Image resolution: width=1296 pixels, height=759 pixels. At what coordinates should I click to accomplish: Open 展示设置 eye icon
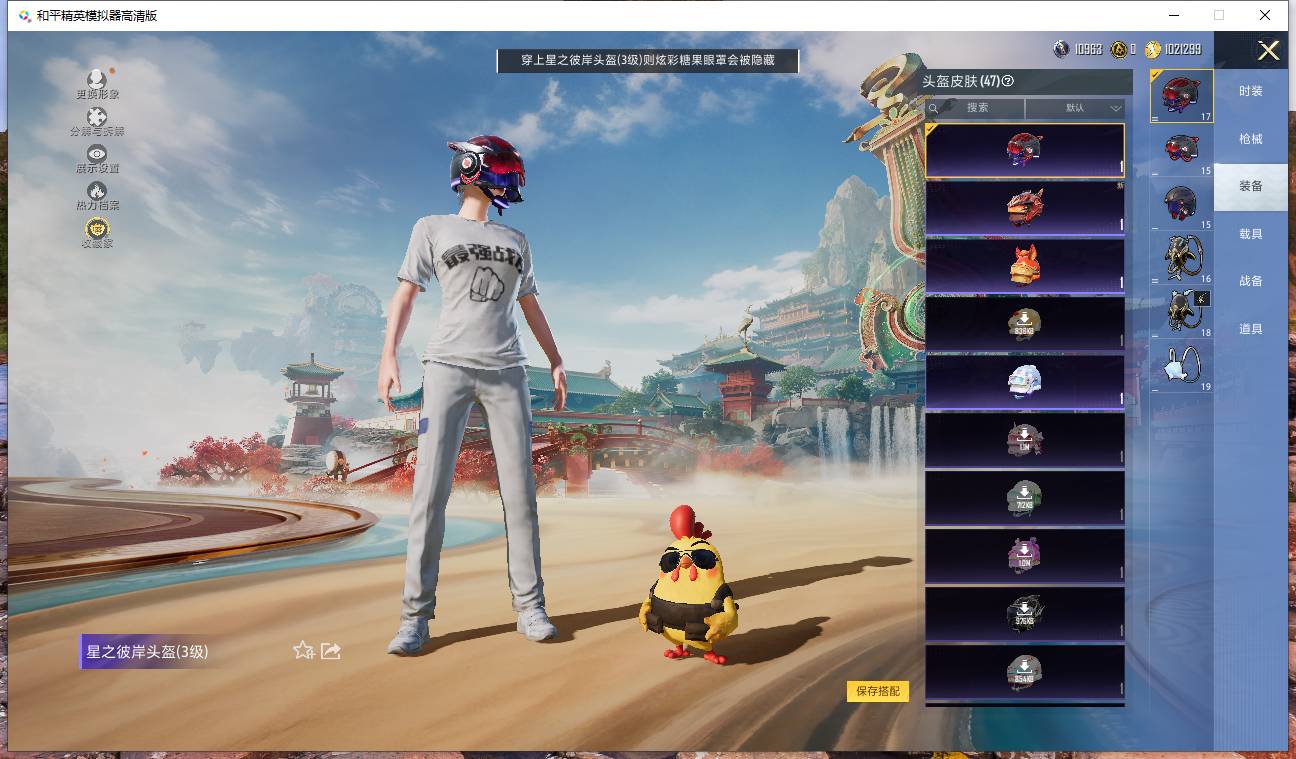[x=97, y=158]
